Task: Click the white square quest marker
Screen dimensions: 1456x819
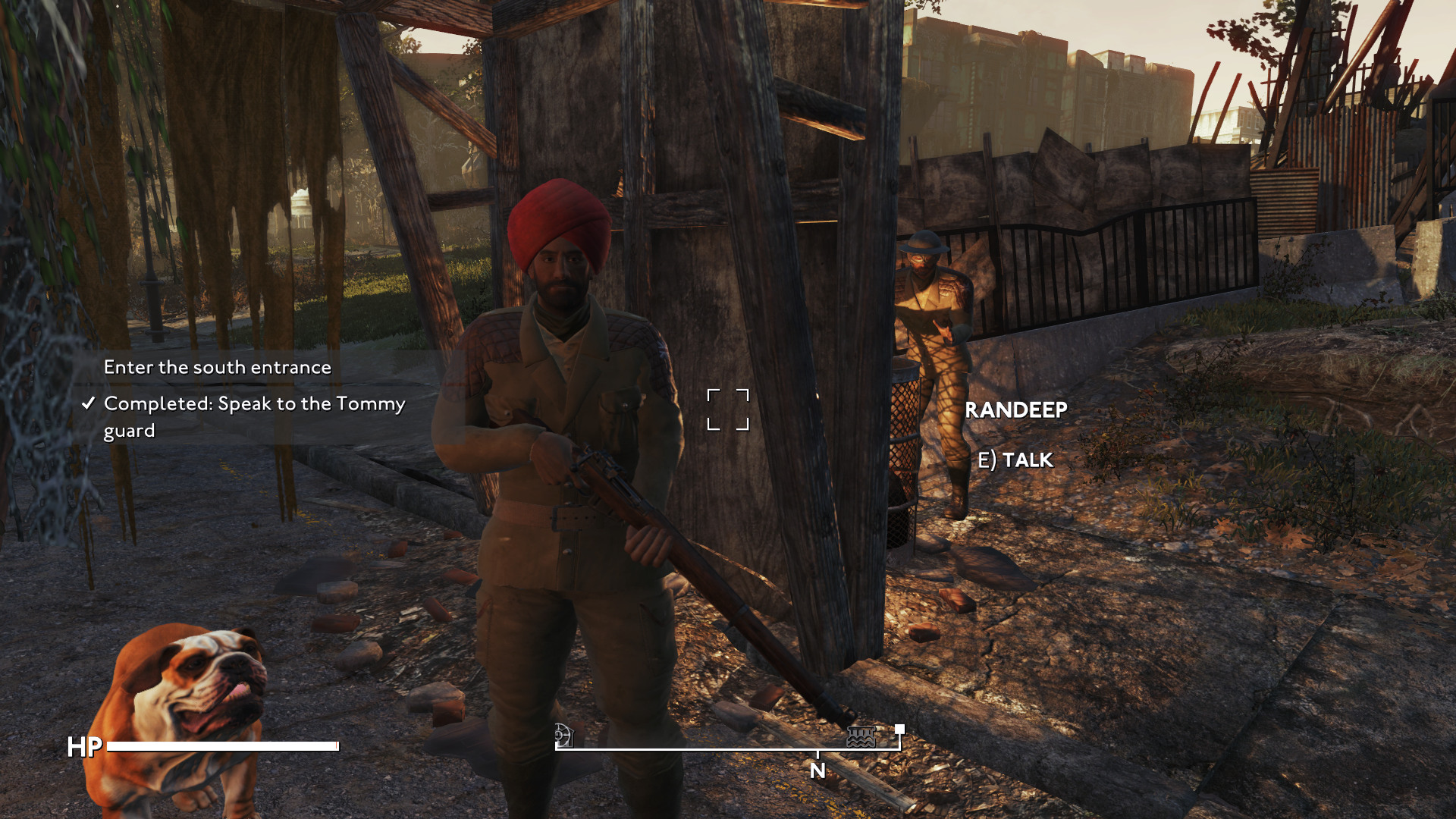Action: [899, 729]
